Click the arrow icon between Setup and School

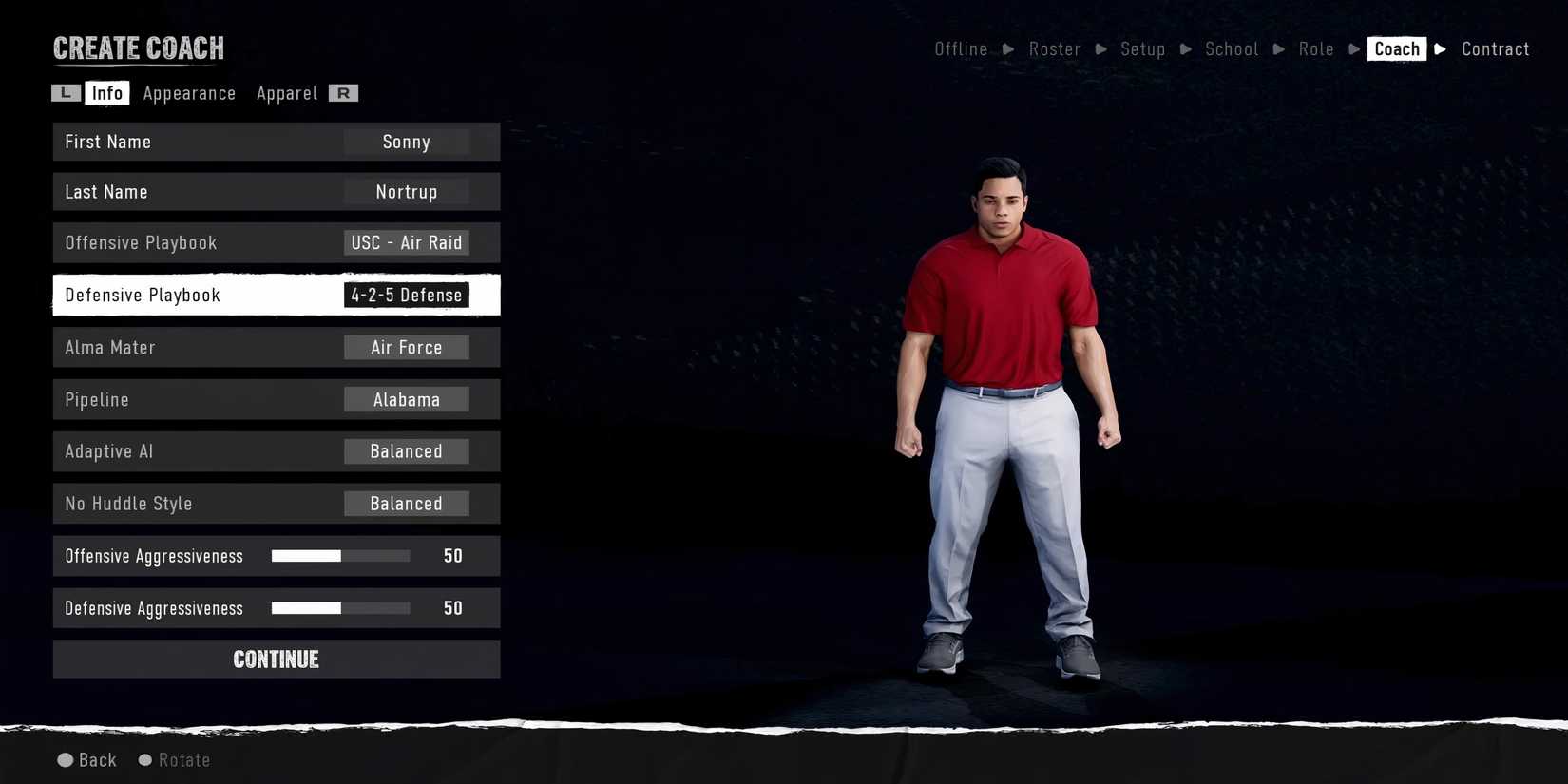[x=1185, y=48]
